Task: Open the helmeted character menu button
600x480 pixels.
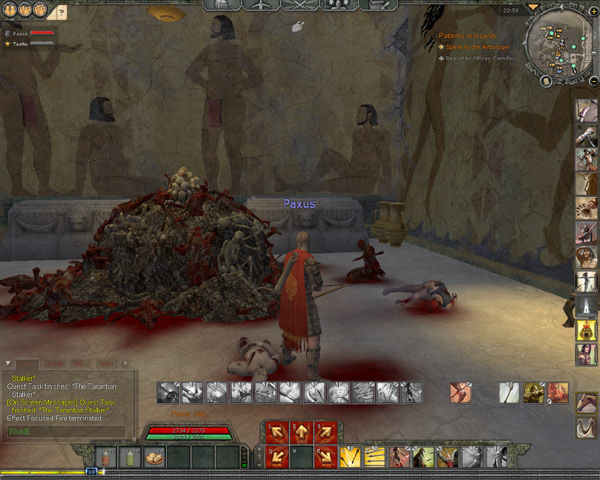Action: (222, 6)
